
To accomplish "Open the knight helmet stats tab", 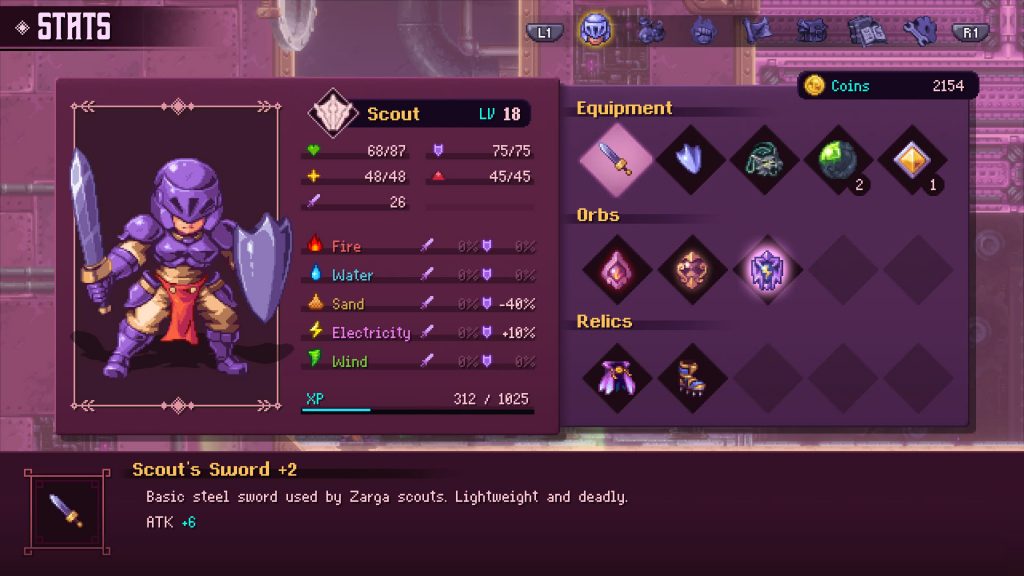I will (596, 30).
